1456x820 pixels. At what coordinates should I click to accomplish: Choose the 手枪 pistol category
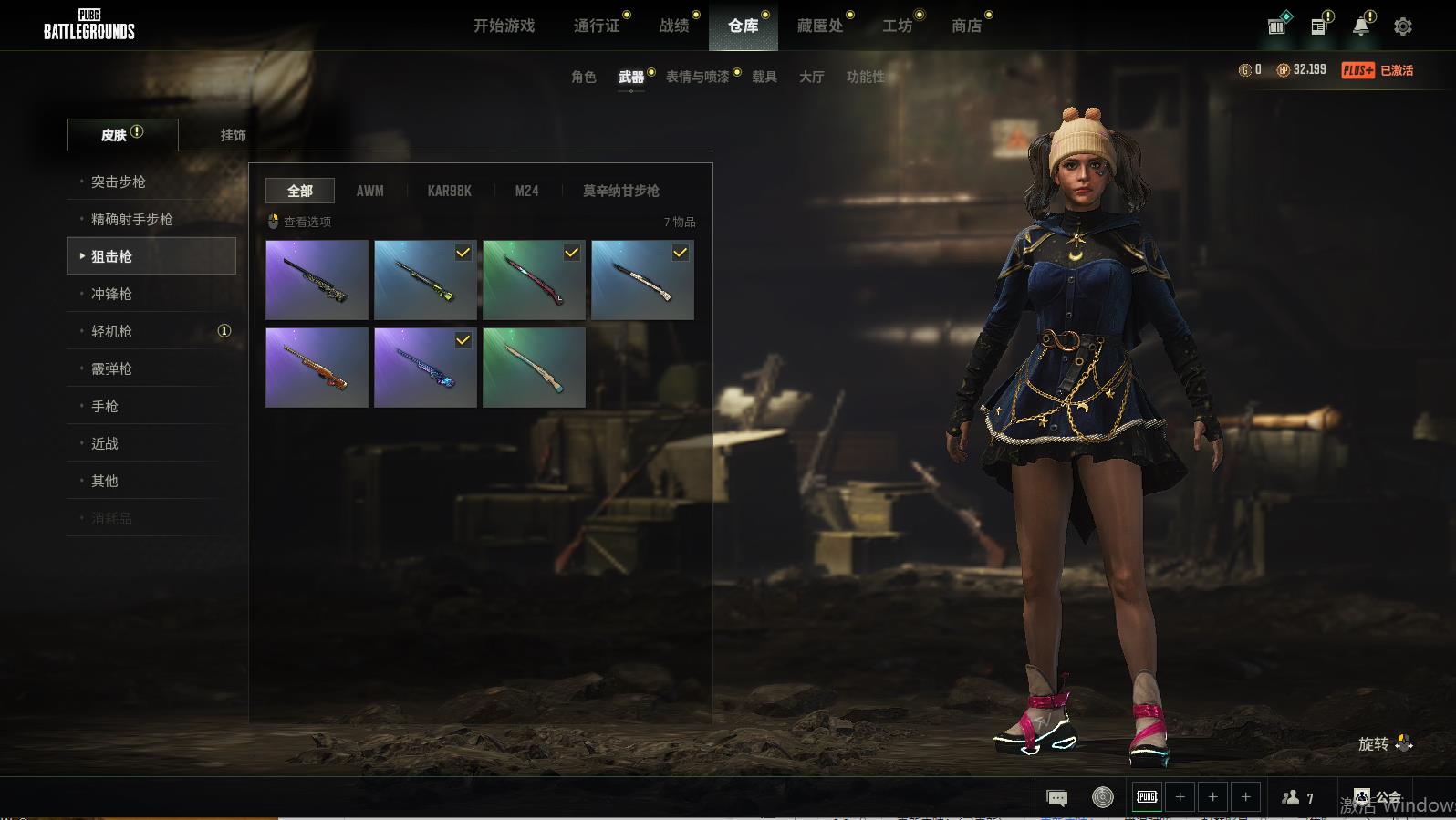(x=105, y=406)
